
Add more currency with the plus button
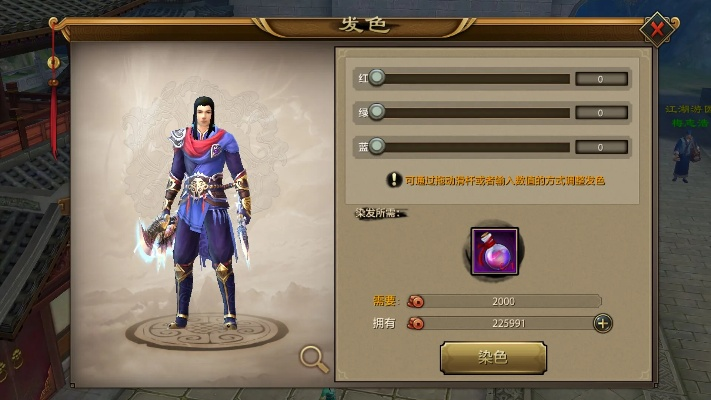coord(602,323)
